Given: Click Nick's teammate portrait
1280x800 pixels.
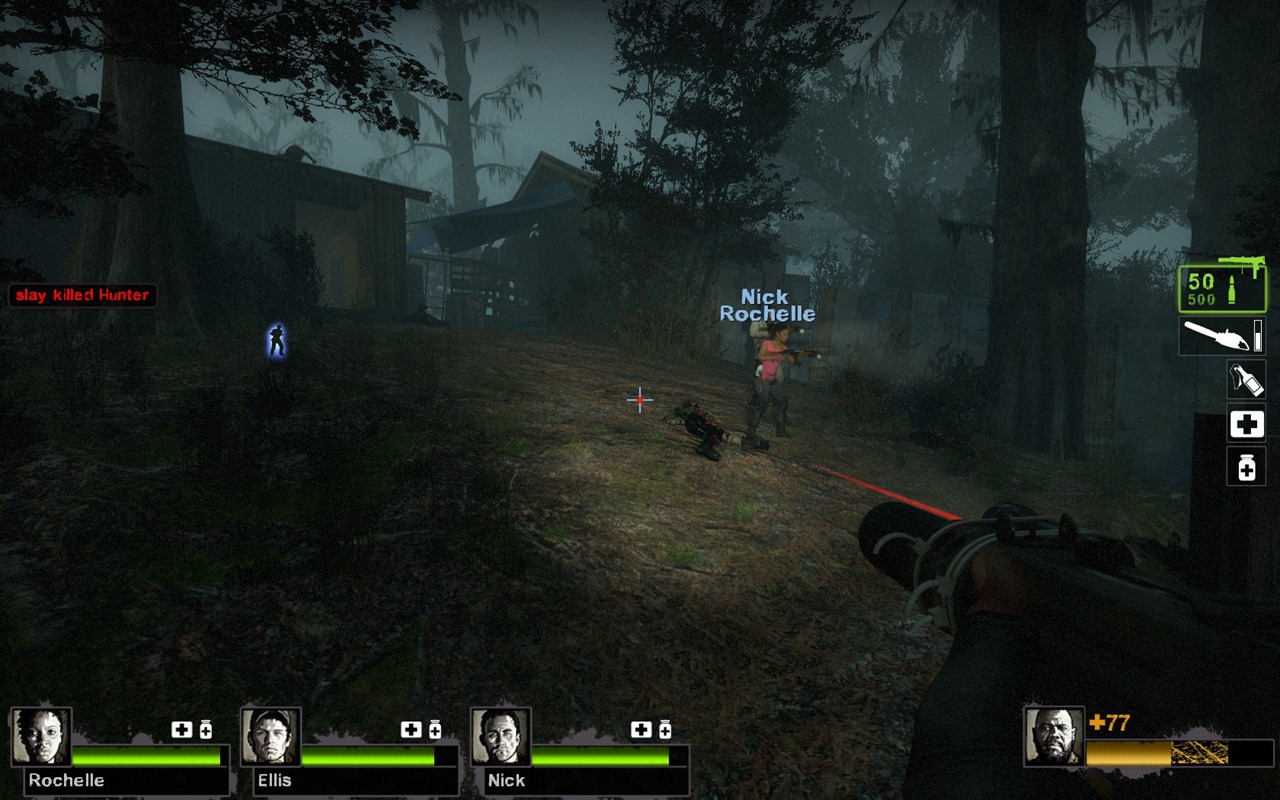Looking at the screenshot, I should coord(501,737).
